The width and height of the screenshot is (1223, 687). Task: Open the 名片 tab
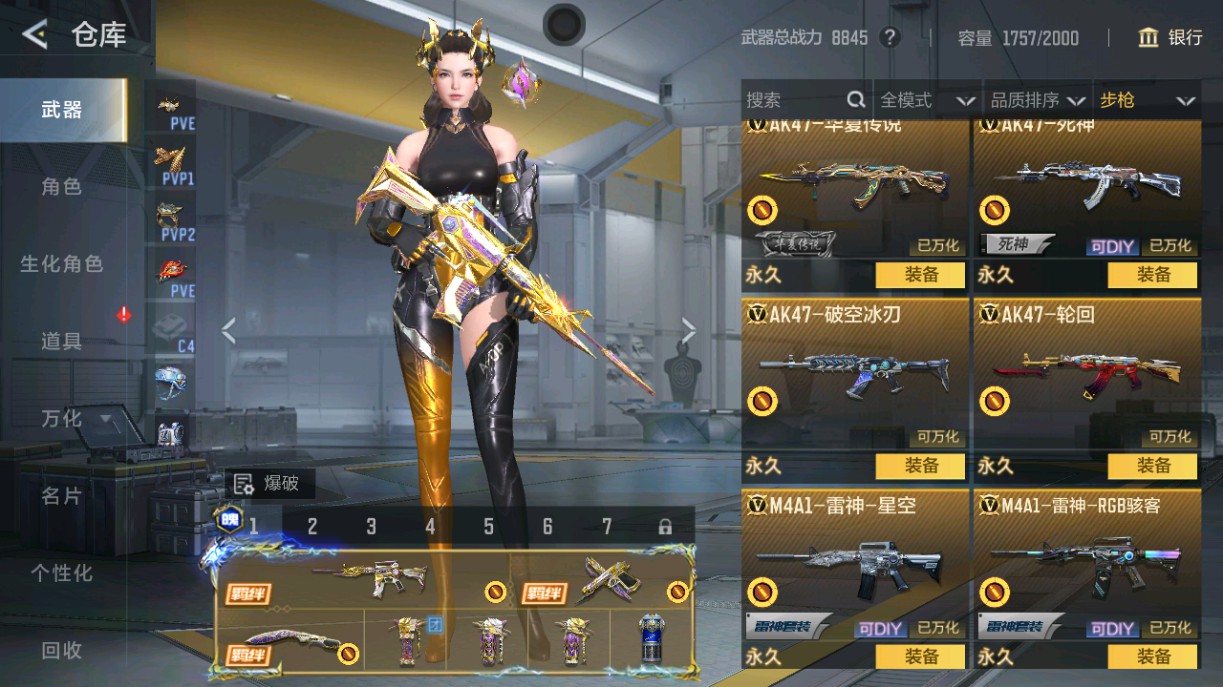[62, 496]
